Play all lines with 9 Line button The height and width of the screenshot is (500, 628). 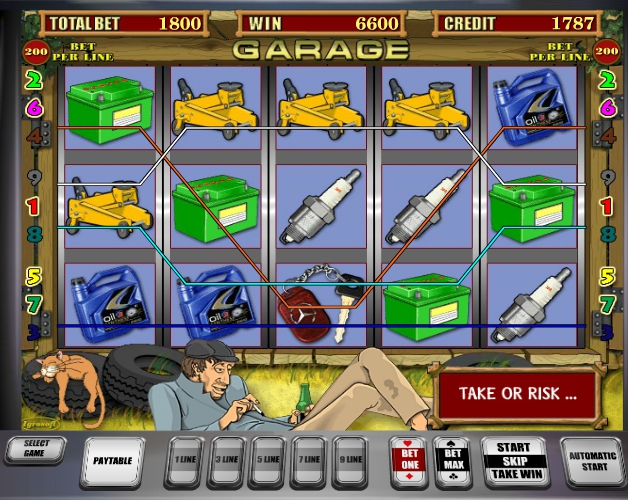353,459
